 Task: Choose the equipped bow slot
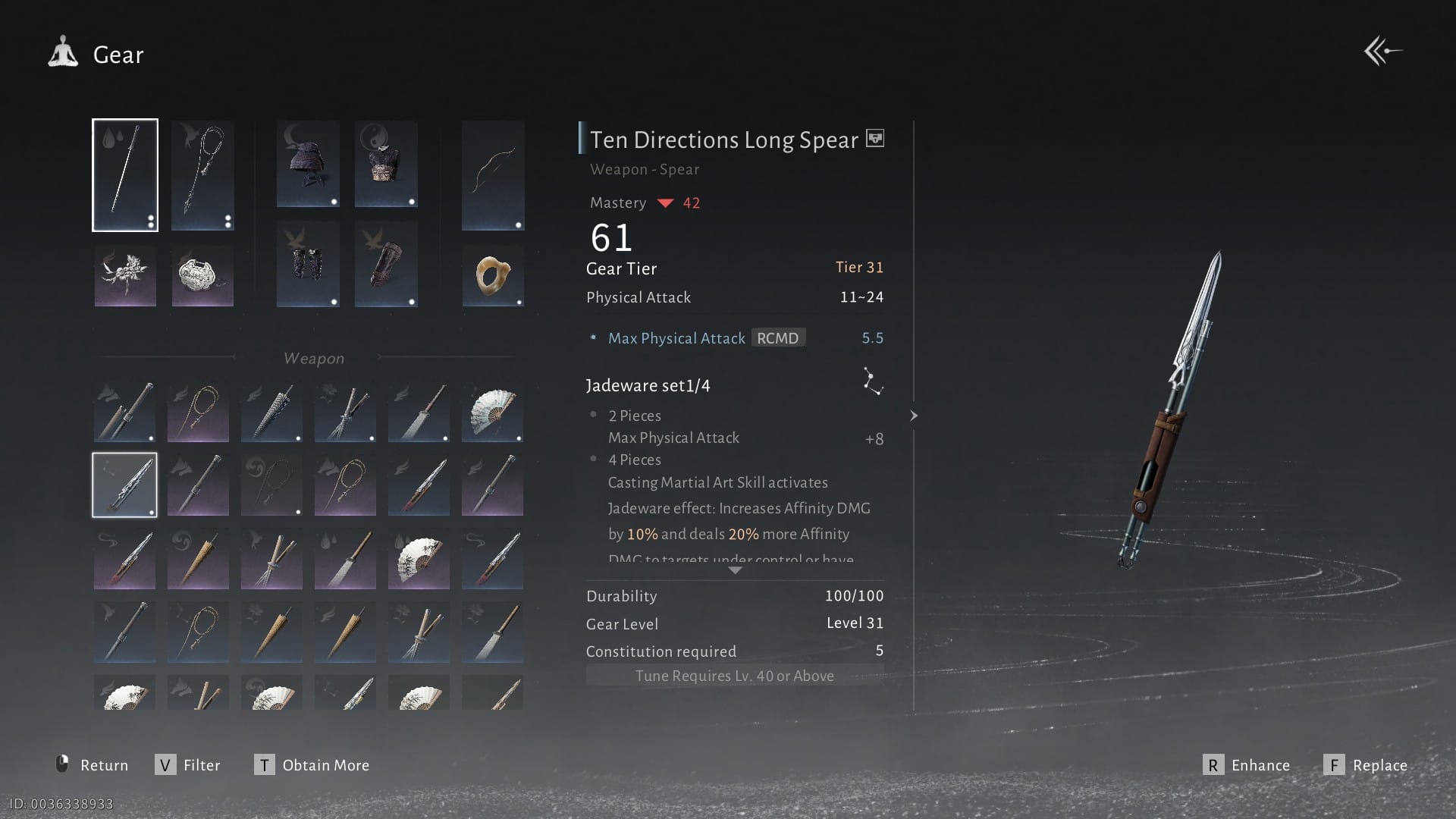pyautogui.click(x=493, y=175)
